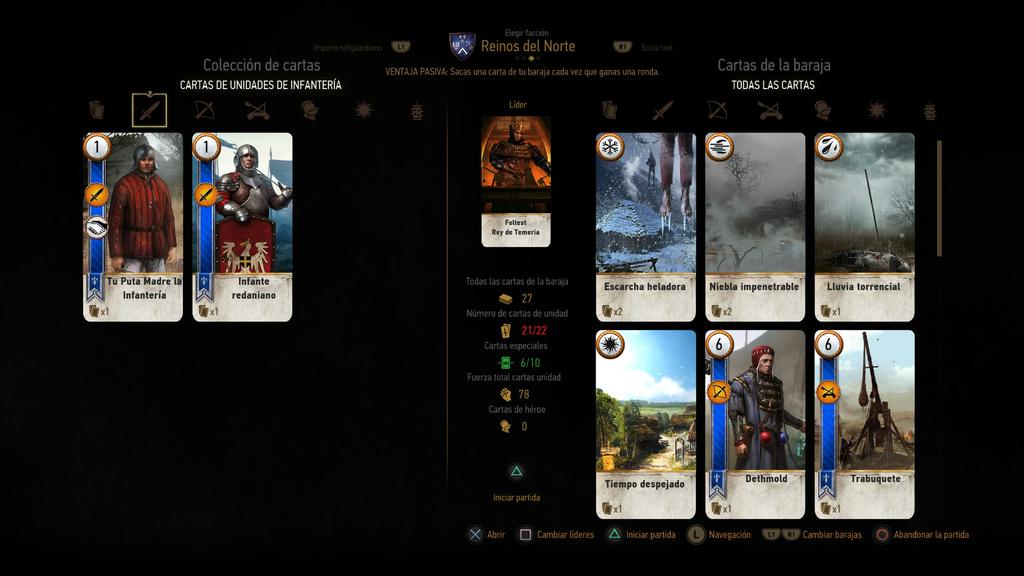Show bow ranged units in the deck
Image resolution: width=1024 pixels, height=576 pixels.
coord(716,110)
